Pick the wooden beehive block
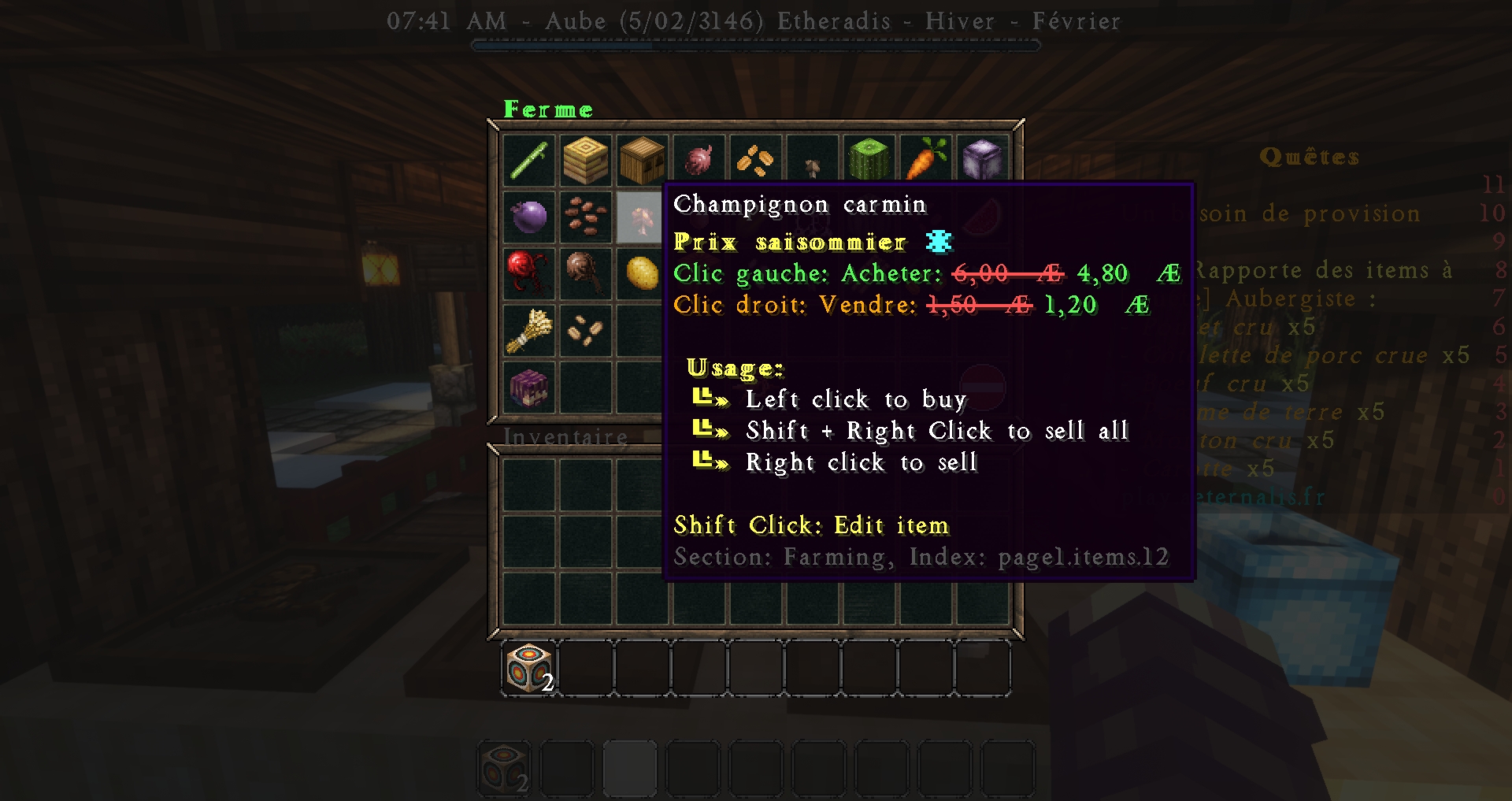 click(642, 160)
